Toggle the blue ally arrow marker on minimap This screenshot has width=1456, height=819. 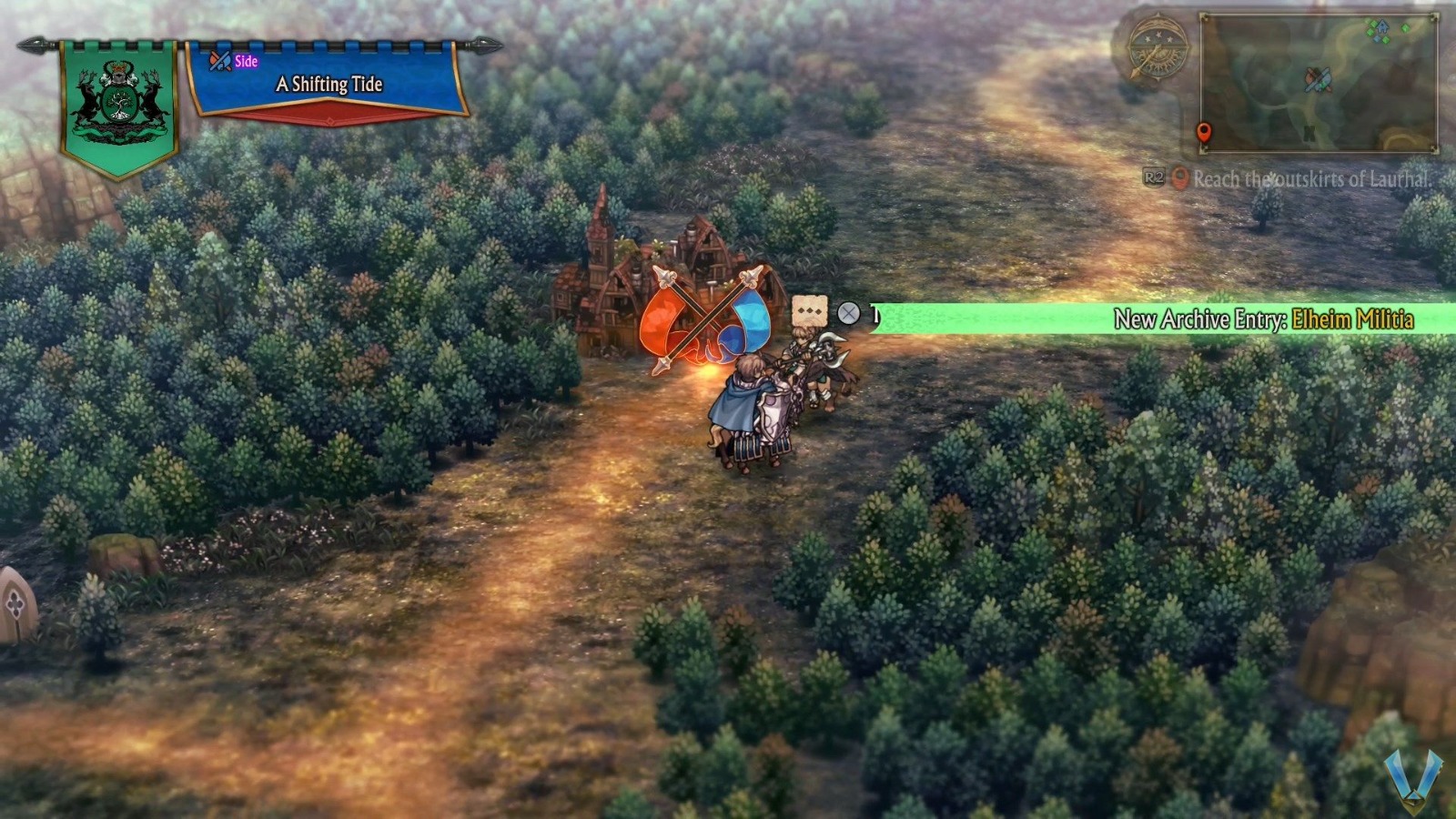pos(1381,28)
